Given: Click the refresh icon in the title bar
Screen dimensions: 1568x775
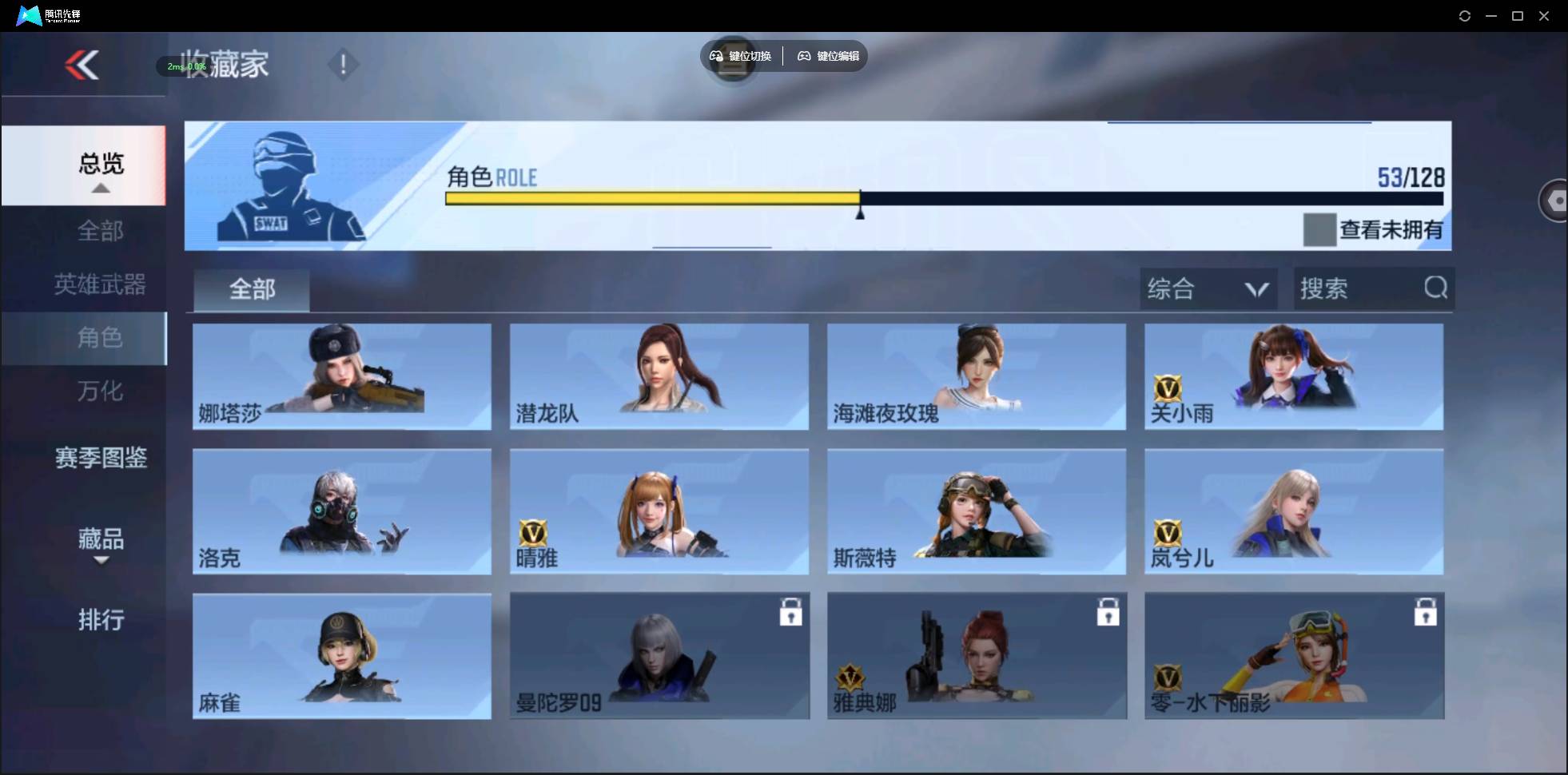Looking at the screenshot, I should pos(1466,15).
